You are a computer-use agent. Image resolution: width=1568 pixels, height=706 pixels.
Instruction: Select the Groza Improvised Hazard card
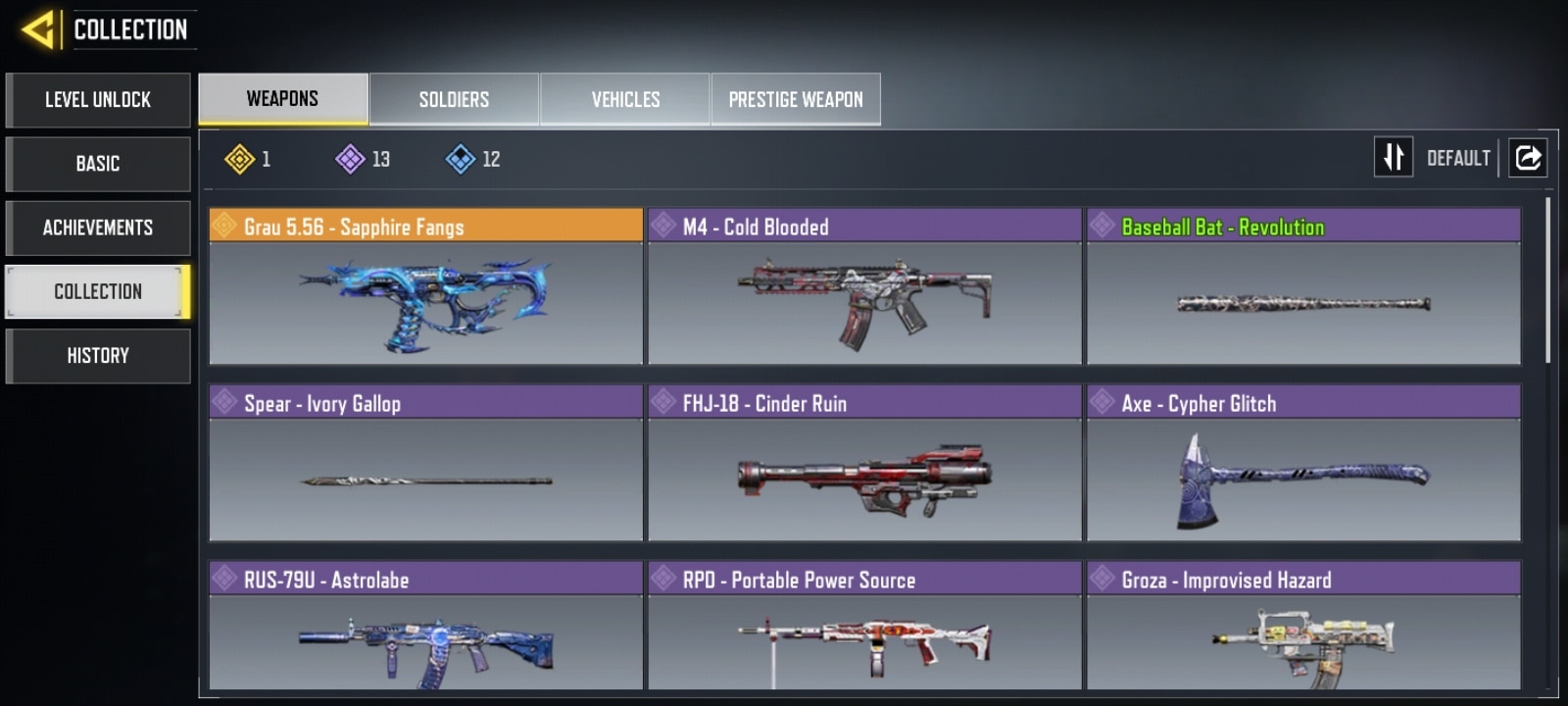(1303, 628)
